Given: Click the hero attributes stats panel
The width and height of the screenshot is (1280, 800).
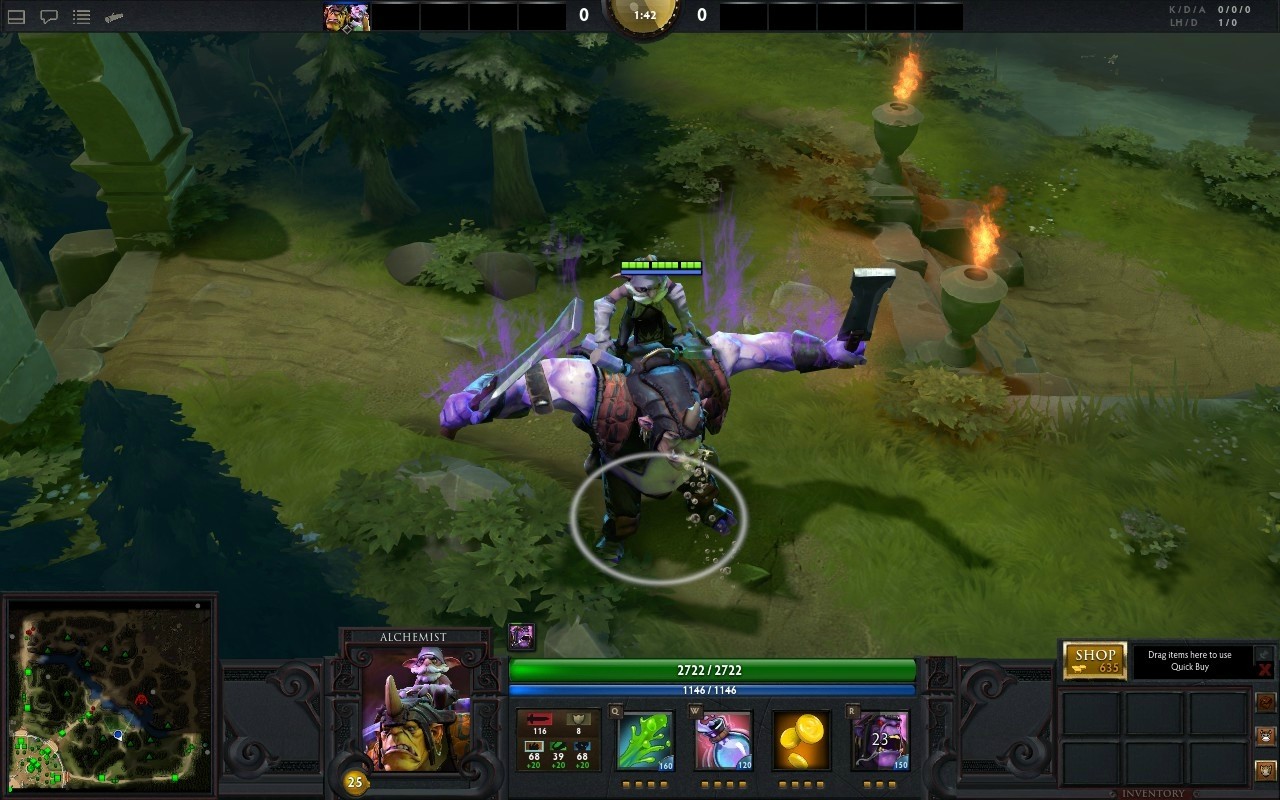Looking at the screenshot, I should (558, 741).
